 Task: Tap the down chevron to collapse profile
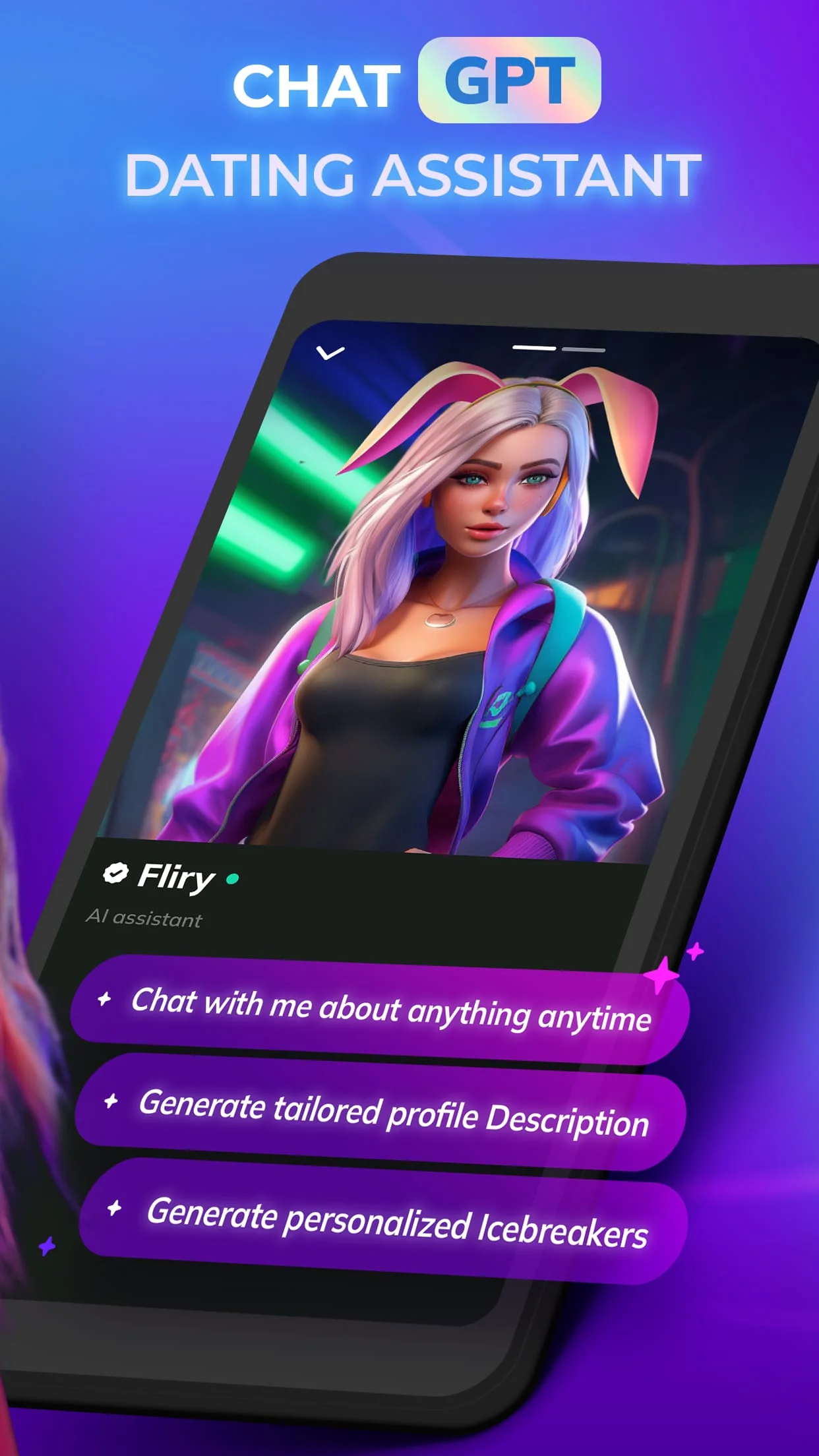tap(330, 353)
